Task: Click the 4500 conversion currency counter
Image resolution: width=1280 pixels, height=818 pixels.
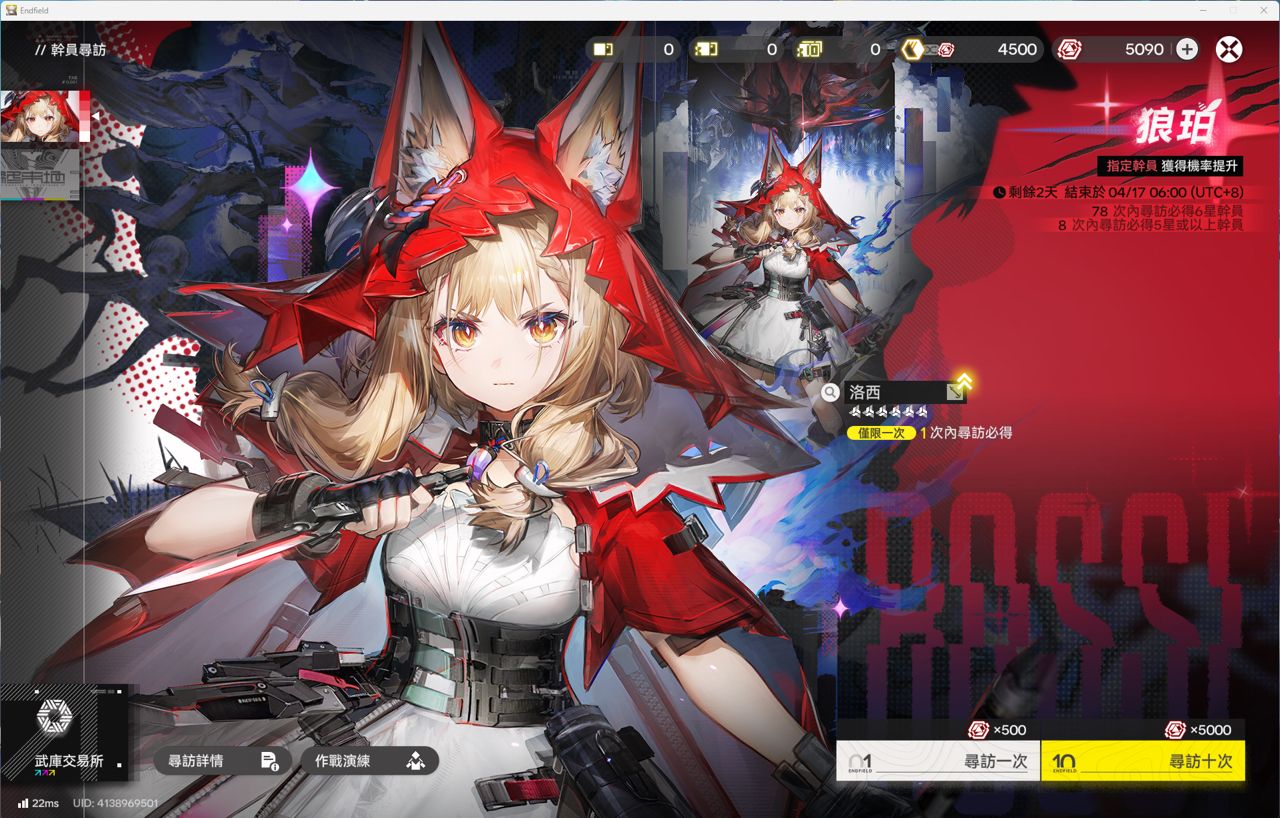Action: point(969,49)
